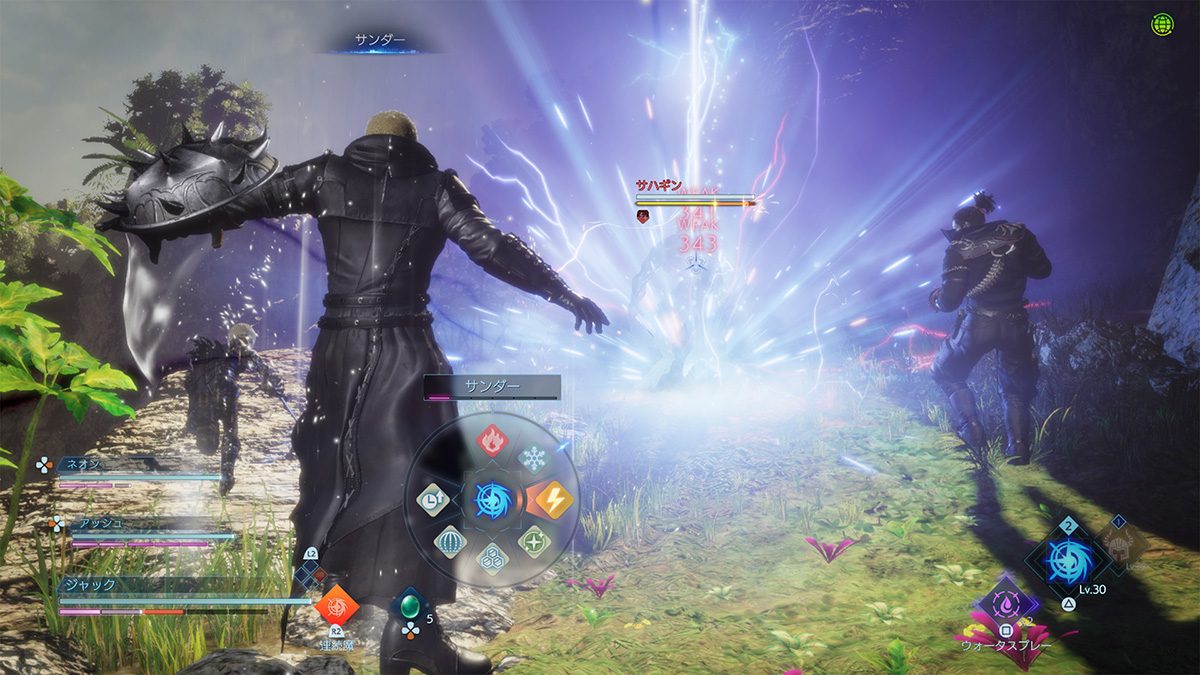Activate the orange R2 job action icon
1200x675 pixels.
coord(335,605)
